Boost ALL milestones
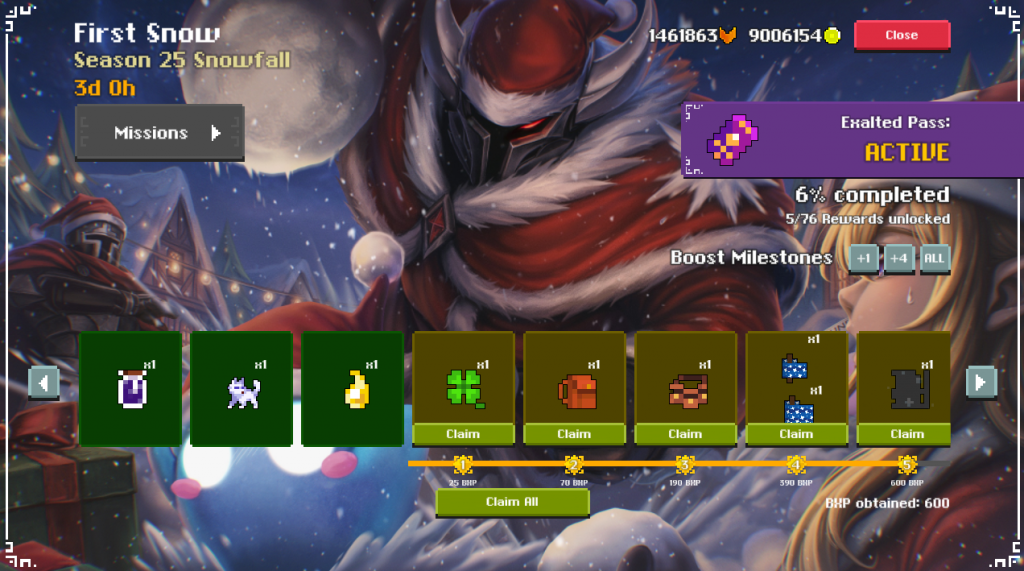This screenshot has width=1024, height=571. click(x=934, y=258)
